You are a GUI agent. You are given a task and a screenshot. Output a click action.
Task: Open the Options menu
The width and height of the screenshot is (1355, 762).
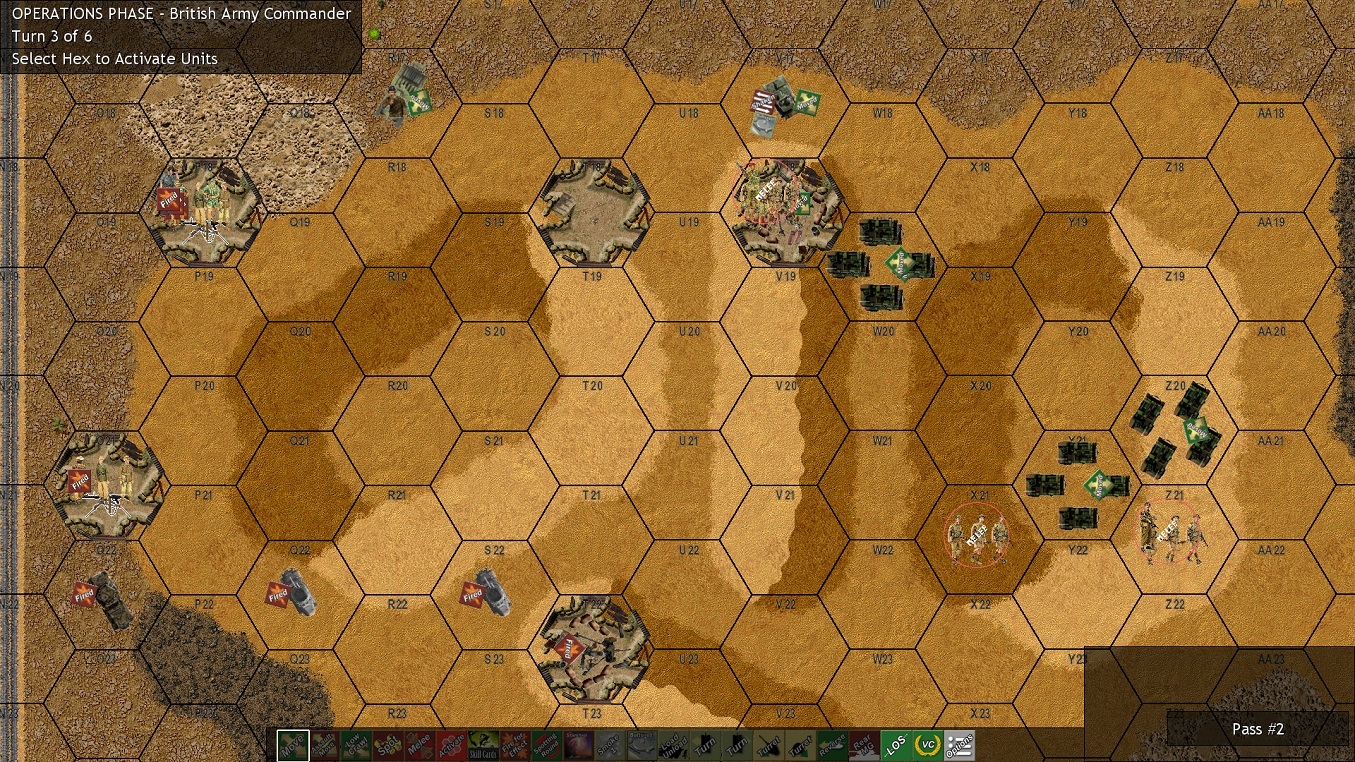click(x=958, y=744)
